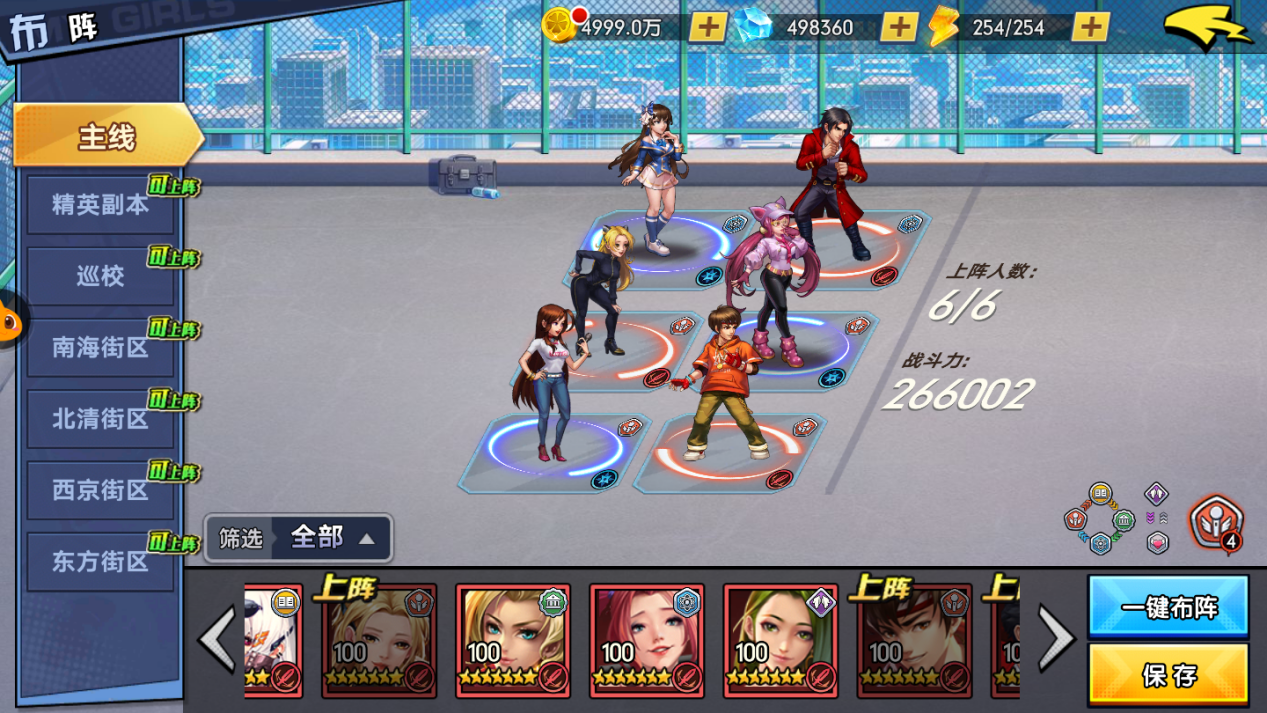
Task: Save the formation with 保存
Action: (1168, 675)
